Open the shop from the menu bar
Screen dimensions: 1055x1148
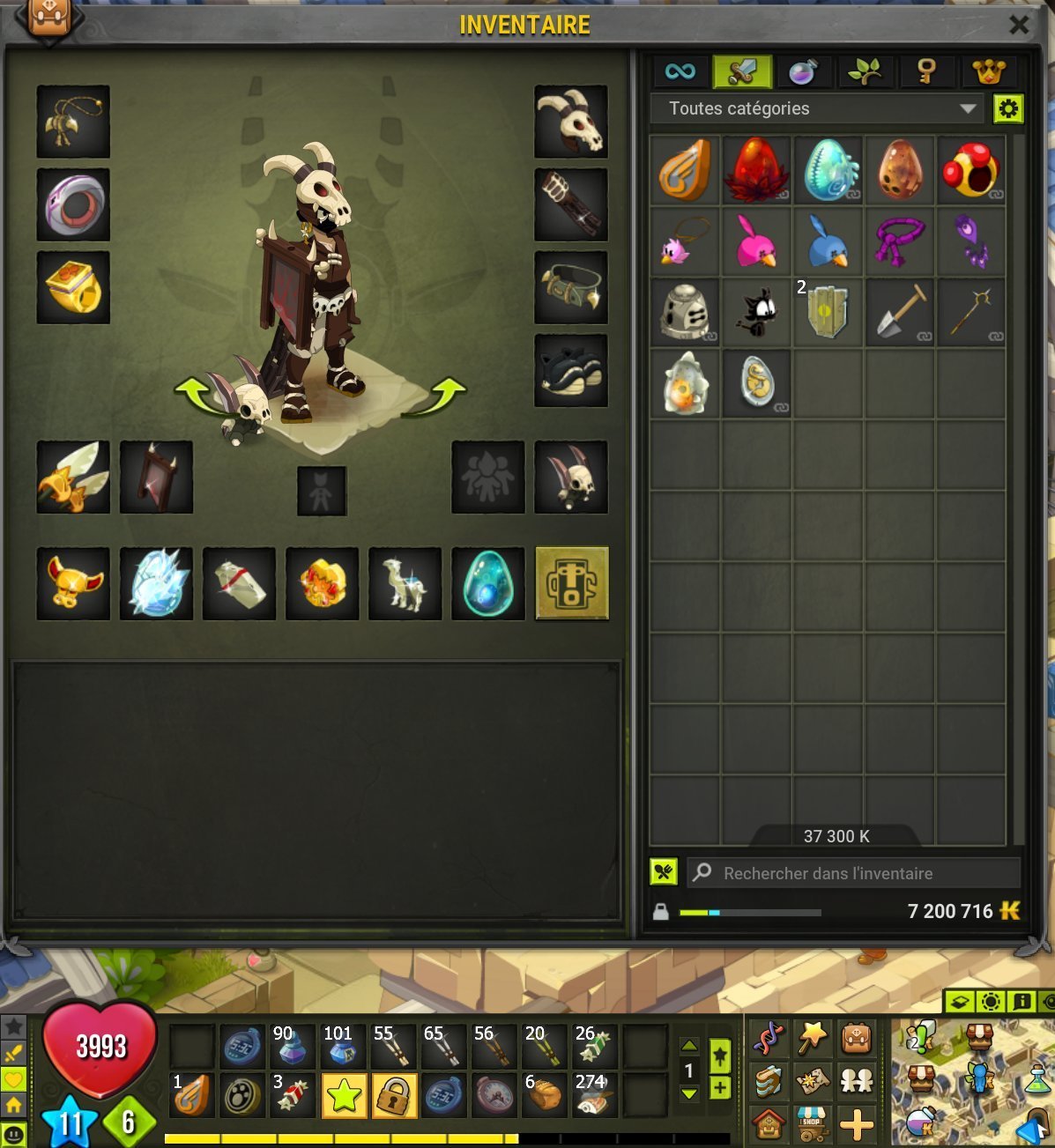[x=812, y=1124]
